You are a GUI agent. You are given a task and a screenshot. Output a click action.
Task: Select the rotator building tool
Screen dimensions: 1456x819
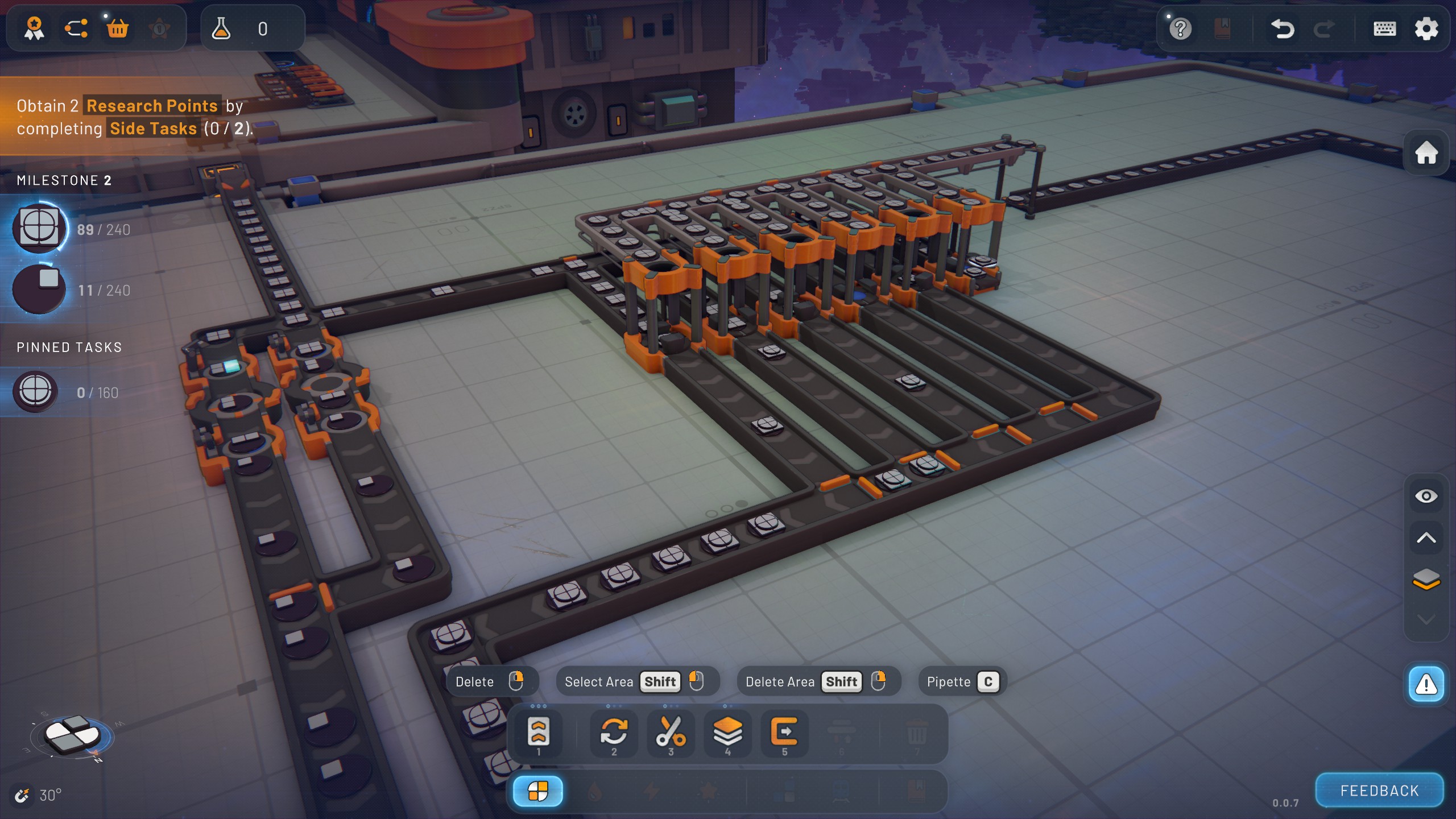click(614, 732)
